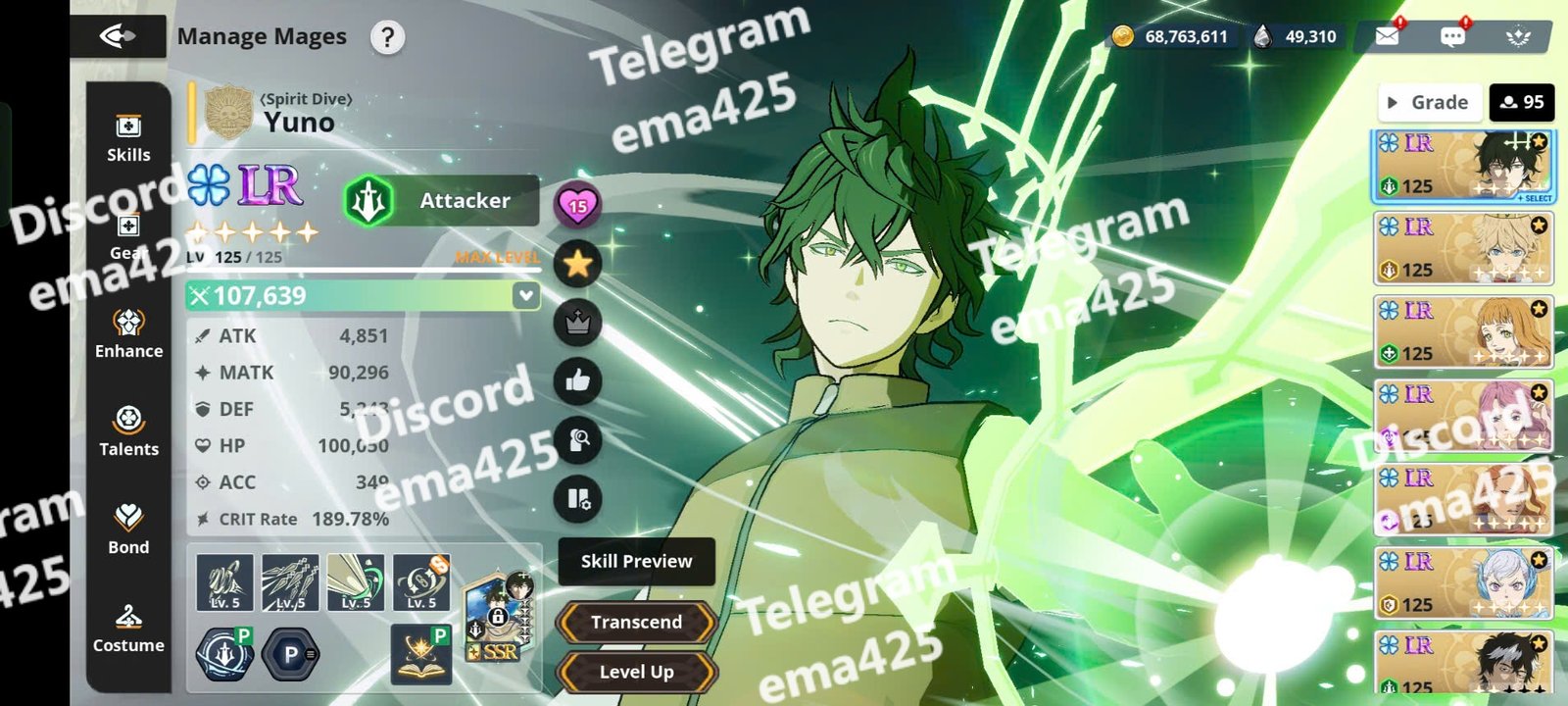Open the Bond tab
The height and width of the screenshot is (706, 1568).
pyautogui.click(x=128, y=530)
